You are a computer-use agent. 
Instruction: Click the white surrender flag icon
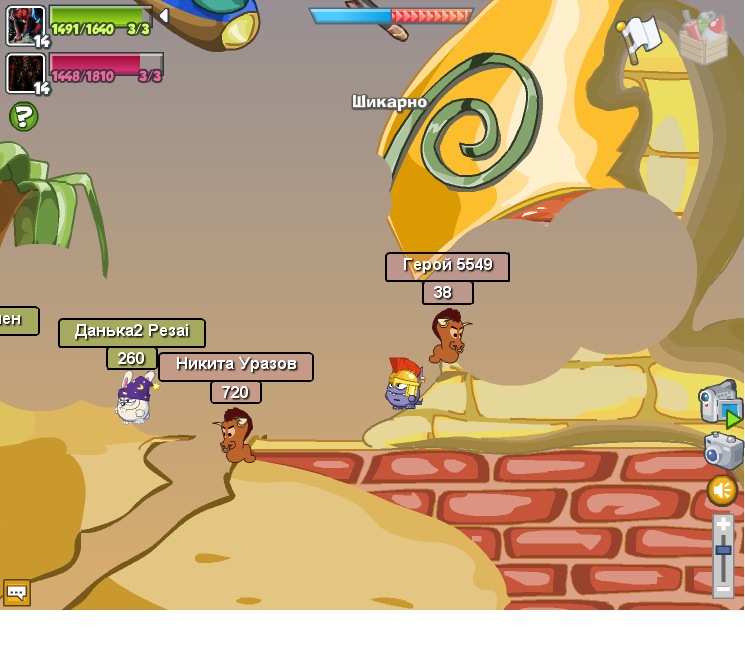639,37
